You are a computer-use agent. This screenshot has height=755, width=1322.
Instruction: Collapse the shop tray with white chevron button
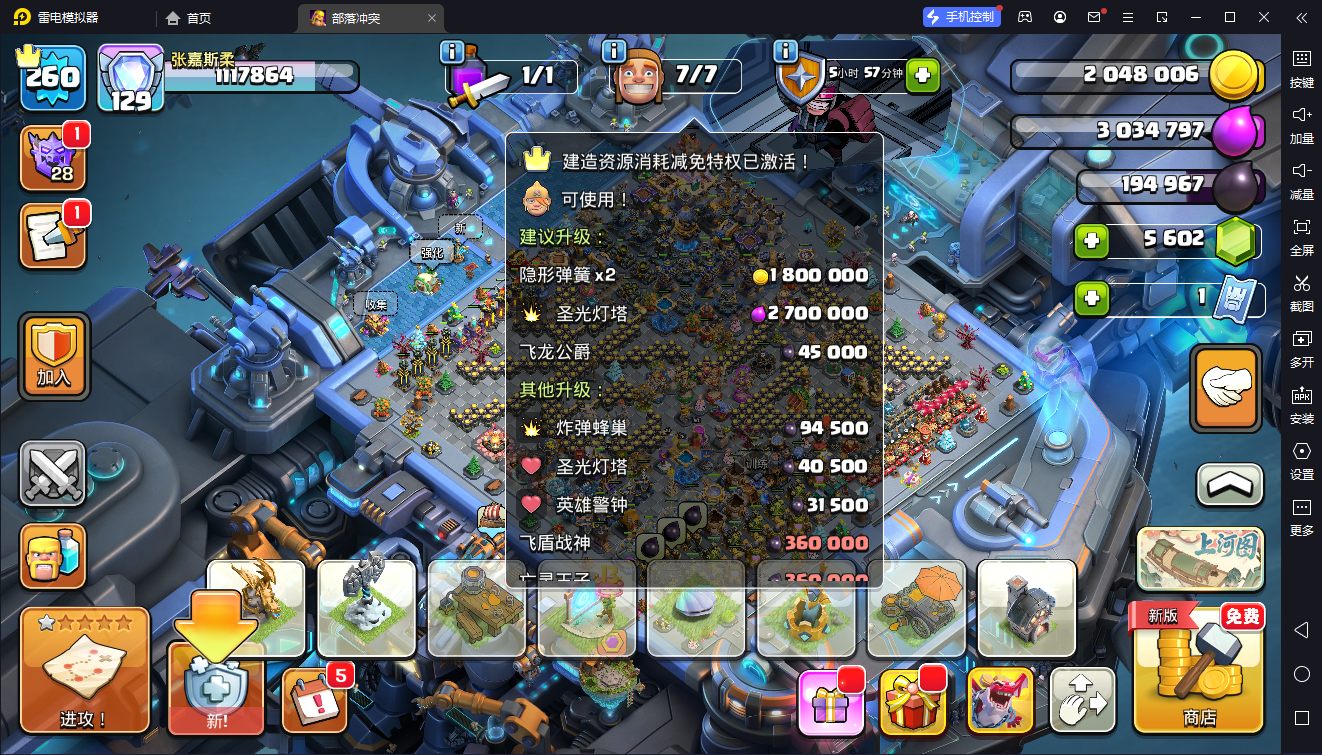click(1228, 483)
